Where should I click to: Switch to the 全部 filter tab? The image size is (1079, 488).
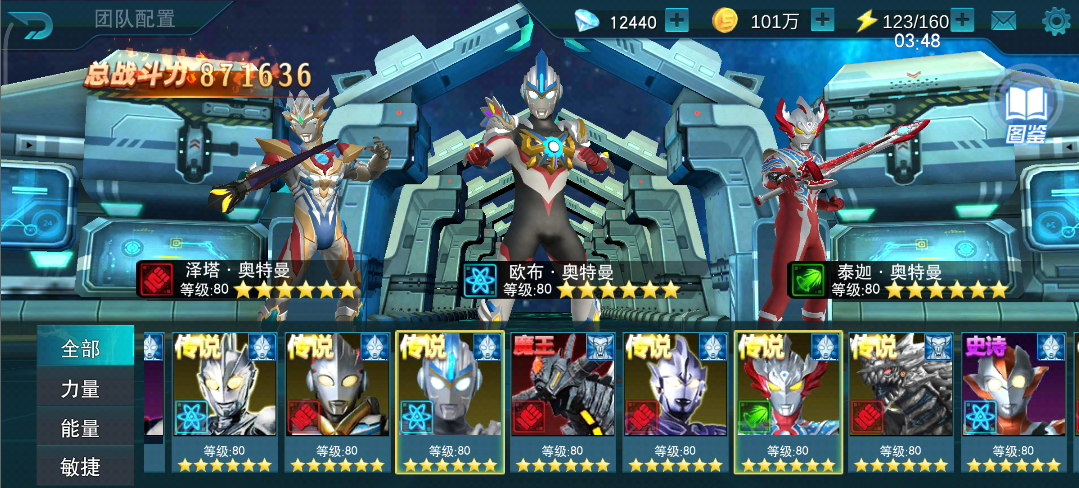pos(83,348)
